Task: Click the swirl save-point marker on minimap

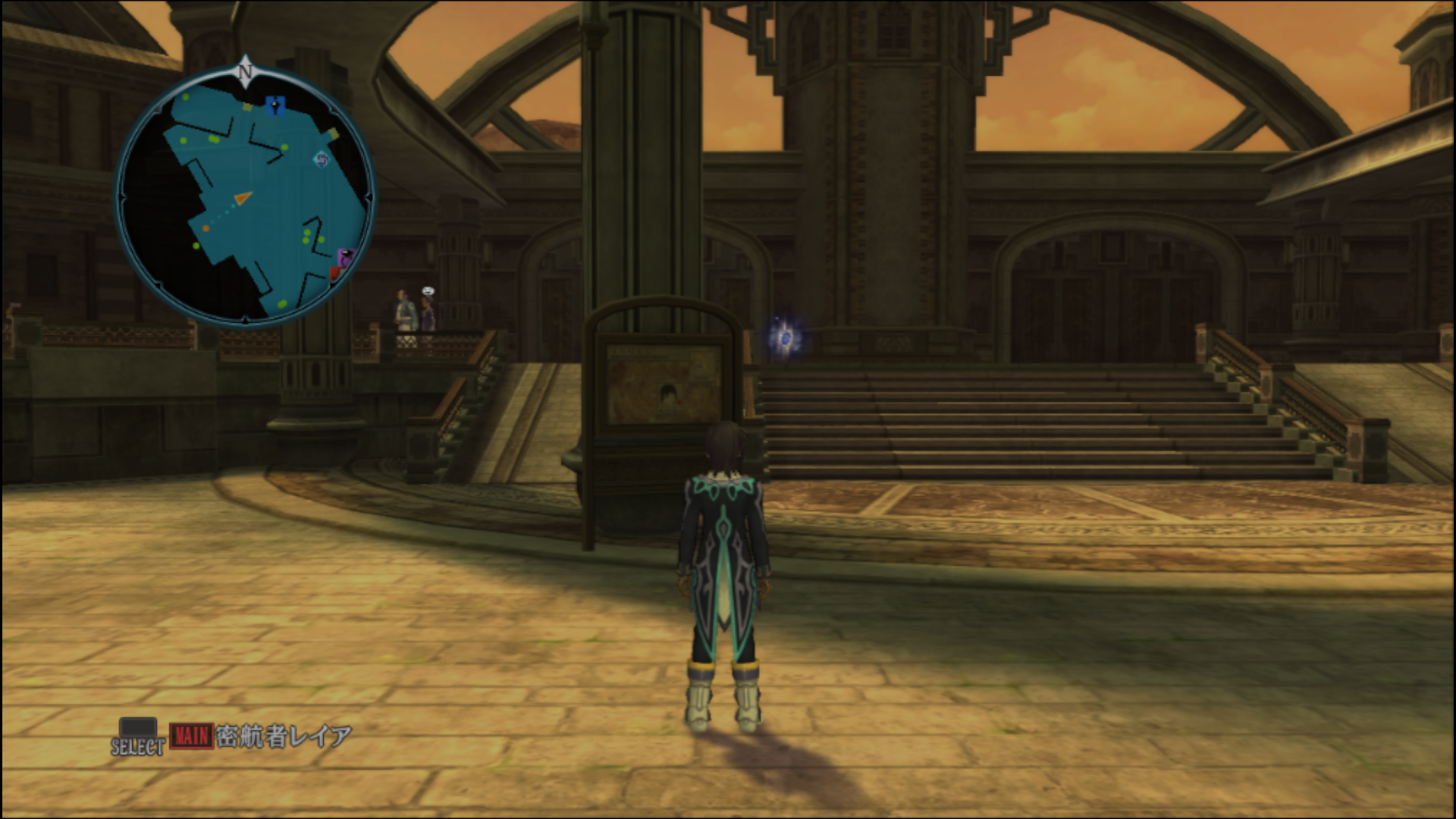Action: pos(322,159)
